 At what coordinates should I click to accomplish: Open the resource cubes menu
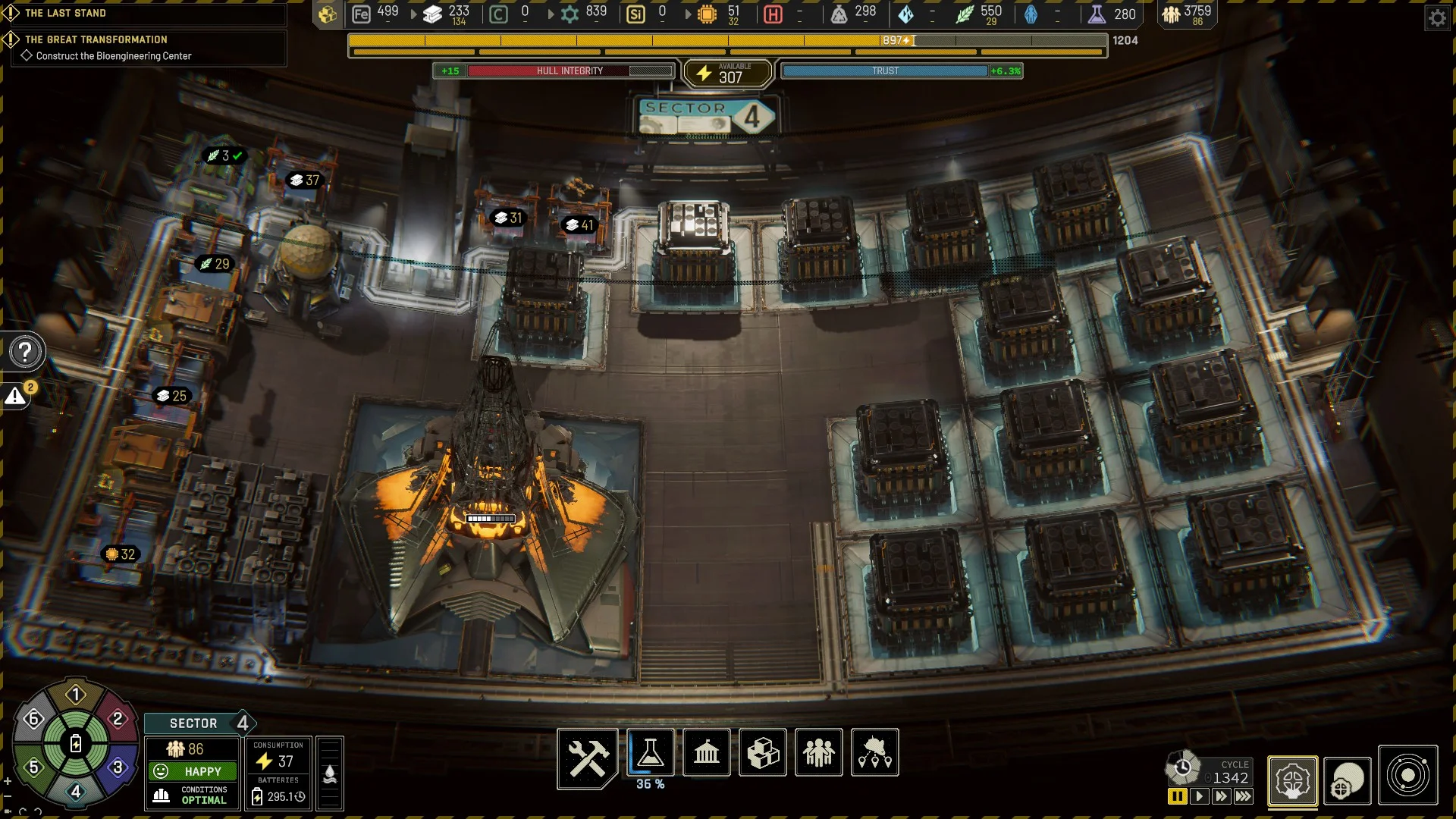(762, 753)
